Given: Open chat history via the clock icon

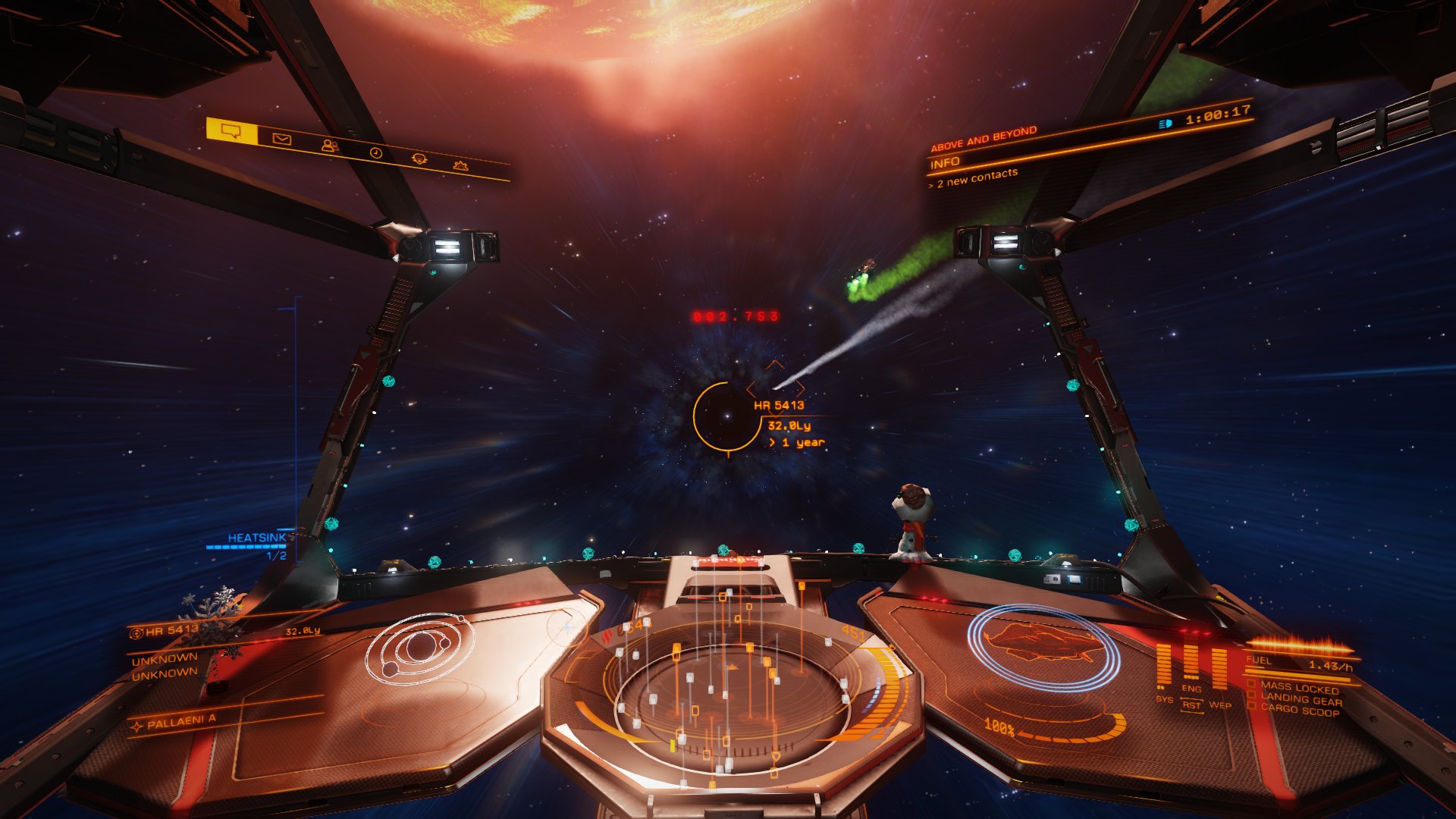Looking at the screenshot, I should pos(375,153).
